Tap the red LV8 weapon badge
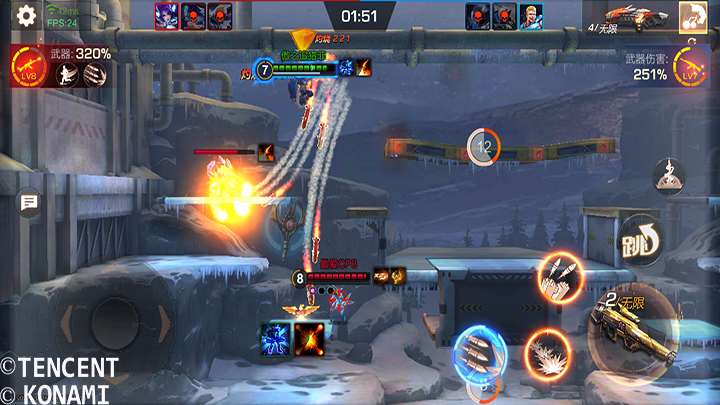Screen dimensions: 720x405 coord(28,69)
